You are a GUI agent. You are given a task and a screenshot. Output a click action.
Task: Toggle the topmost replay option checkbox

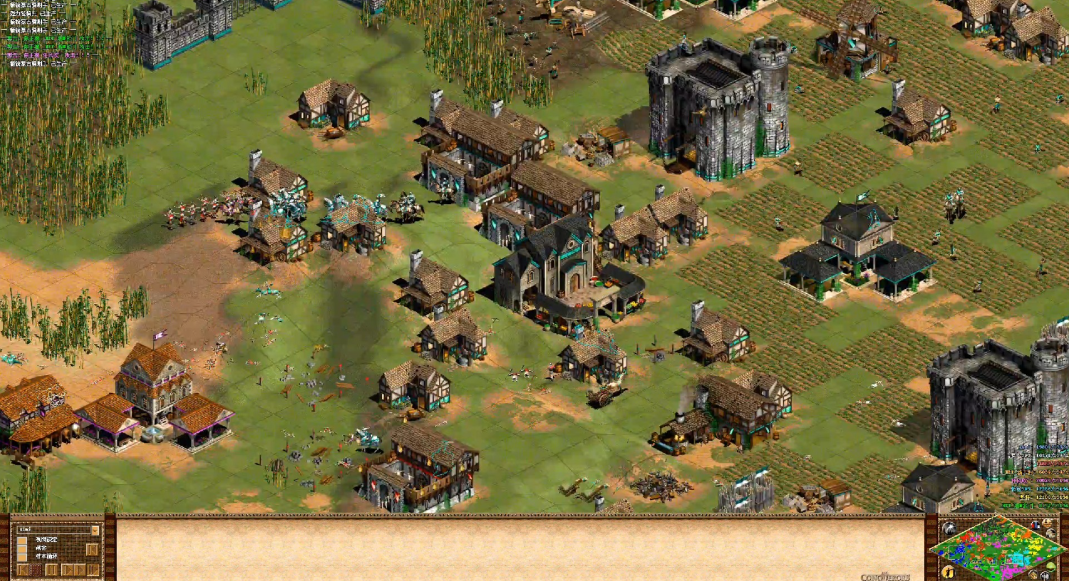(22, 540)
